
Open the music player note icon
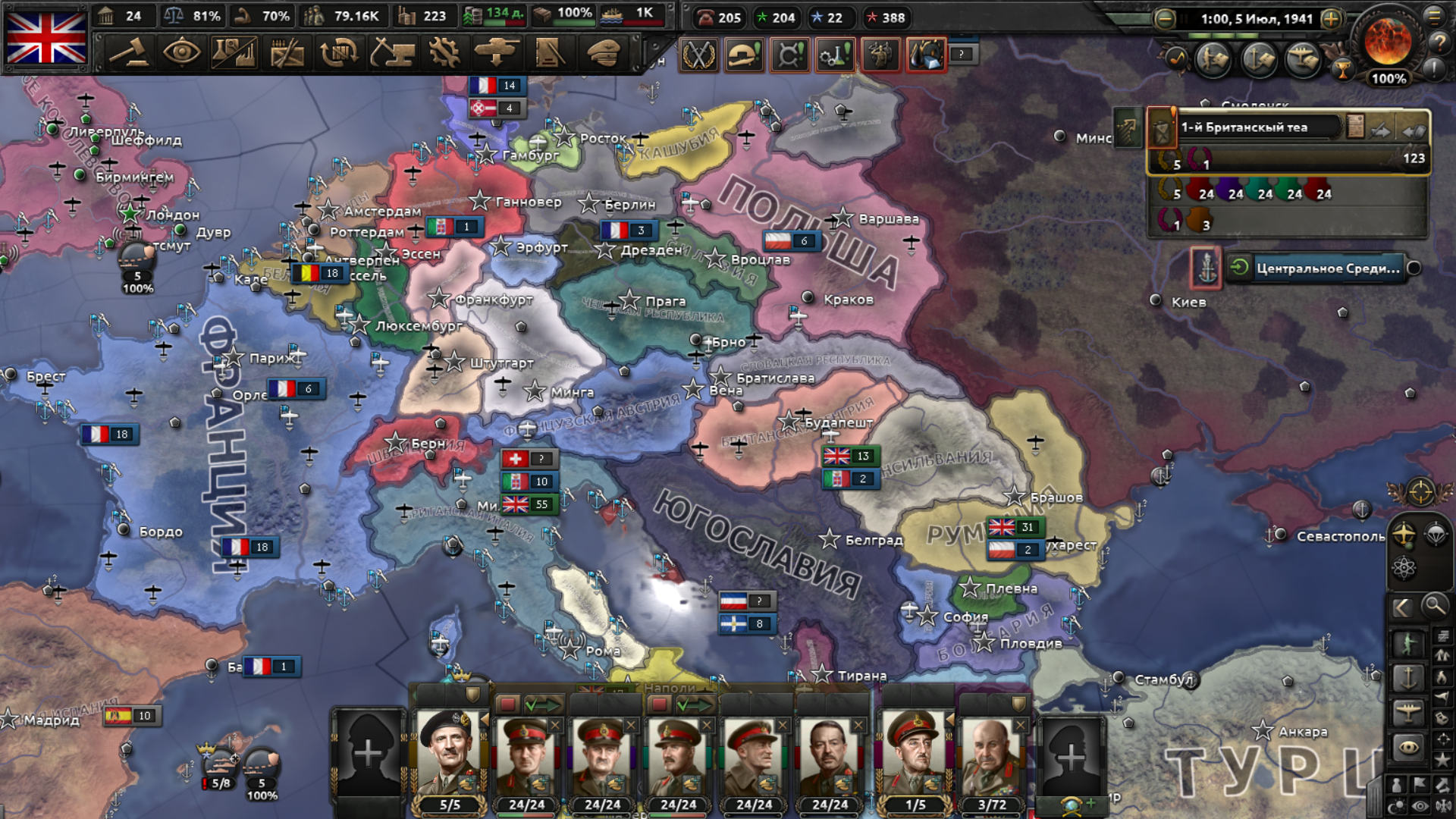[x=1176, y=57]
